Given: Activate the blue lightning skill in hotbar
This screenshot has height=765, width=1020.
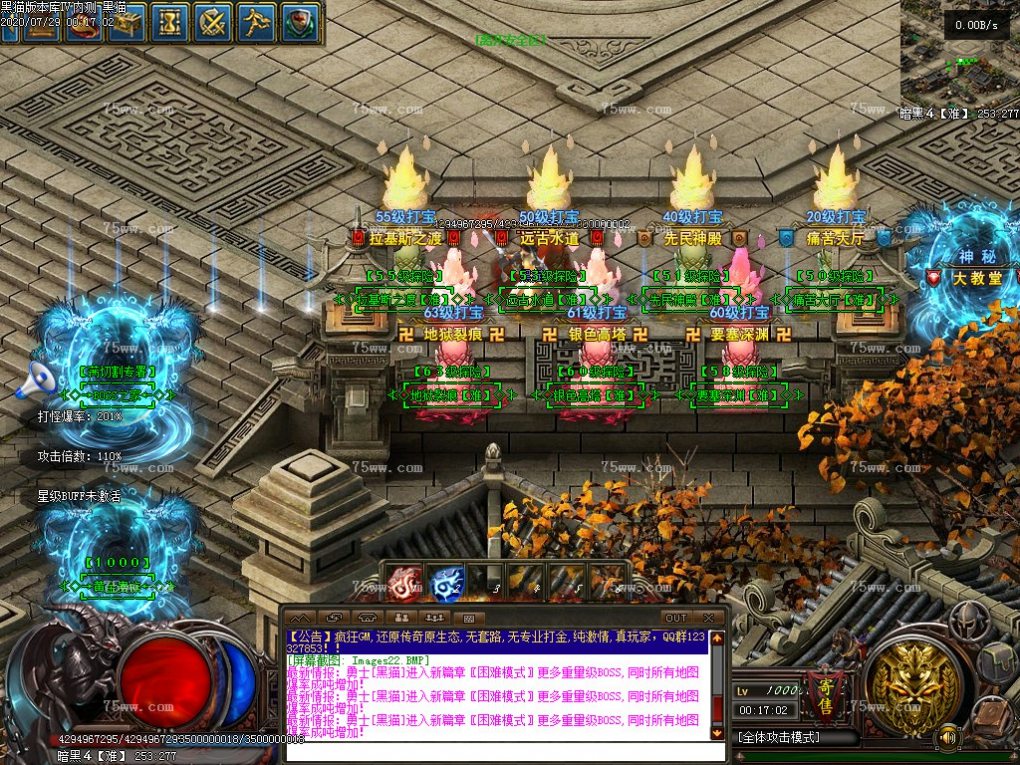Looking at the screenshot, I should [446, 581].
